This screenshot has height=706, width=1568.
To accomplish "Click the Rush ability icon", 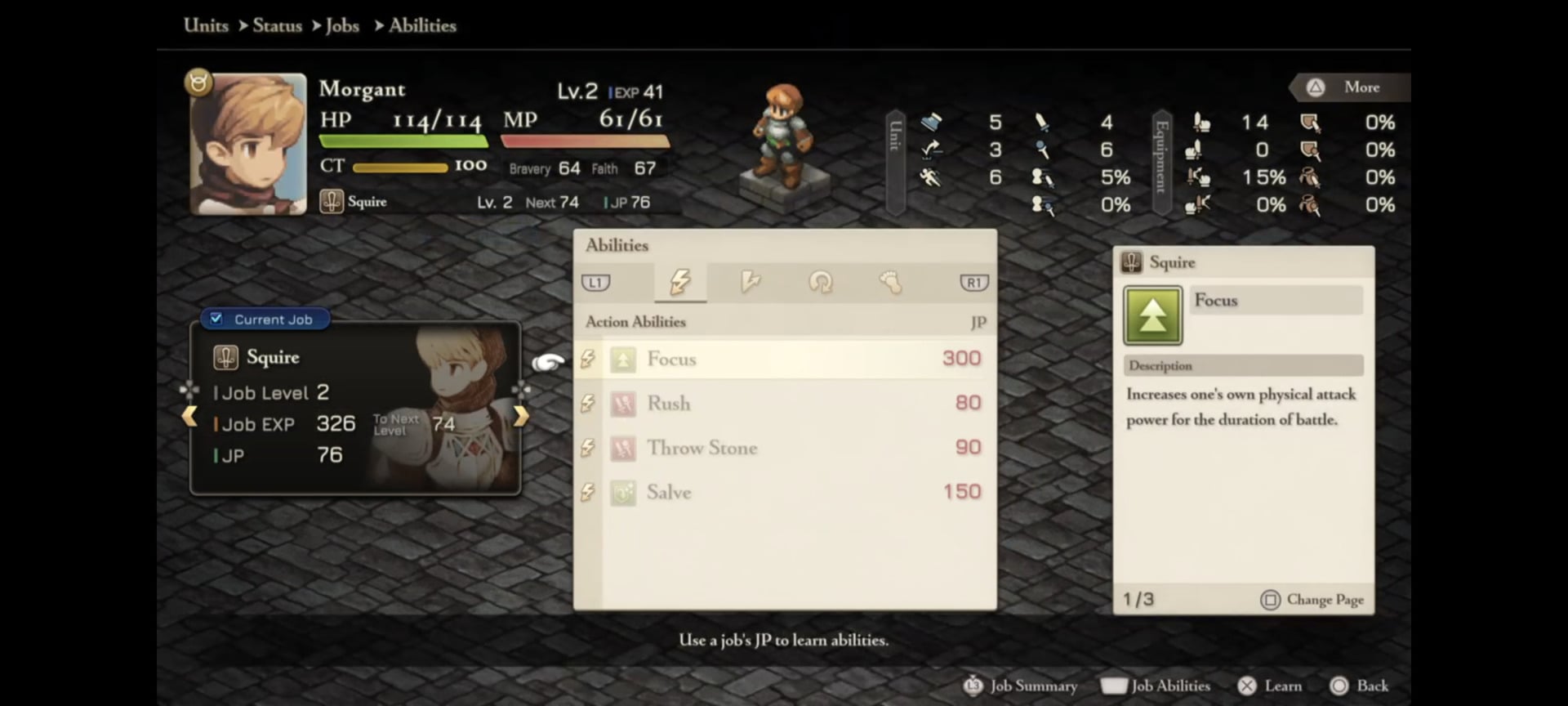I will click(623, 403).
